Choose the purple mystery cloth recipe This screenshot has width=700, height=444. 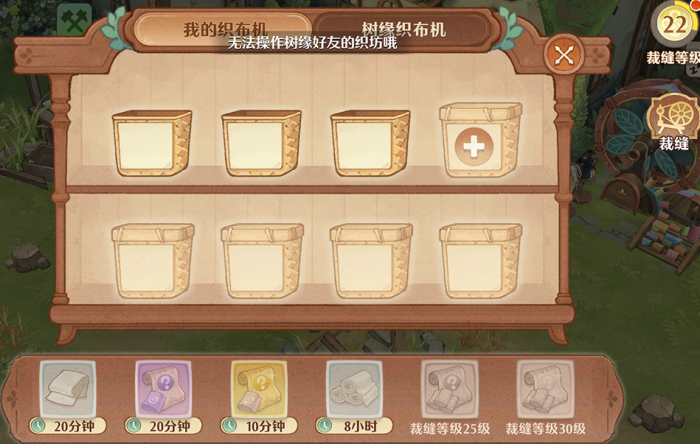[x=162, y=387]
